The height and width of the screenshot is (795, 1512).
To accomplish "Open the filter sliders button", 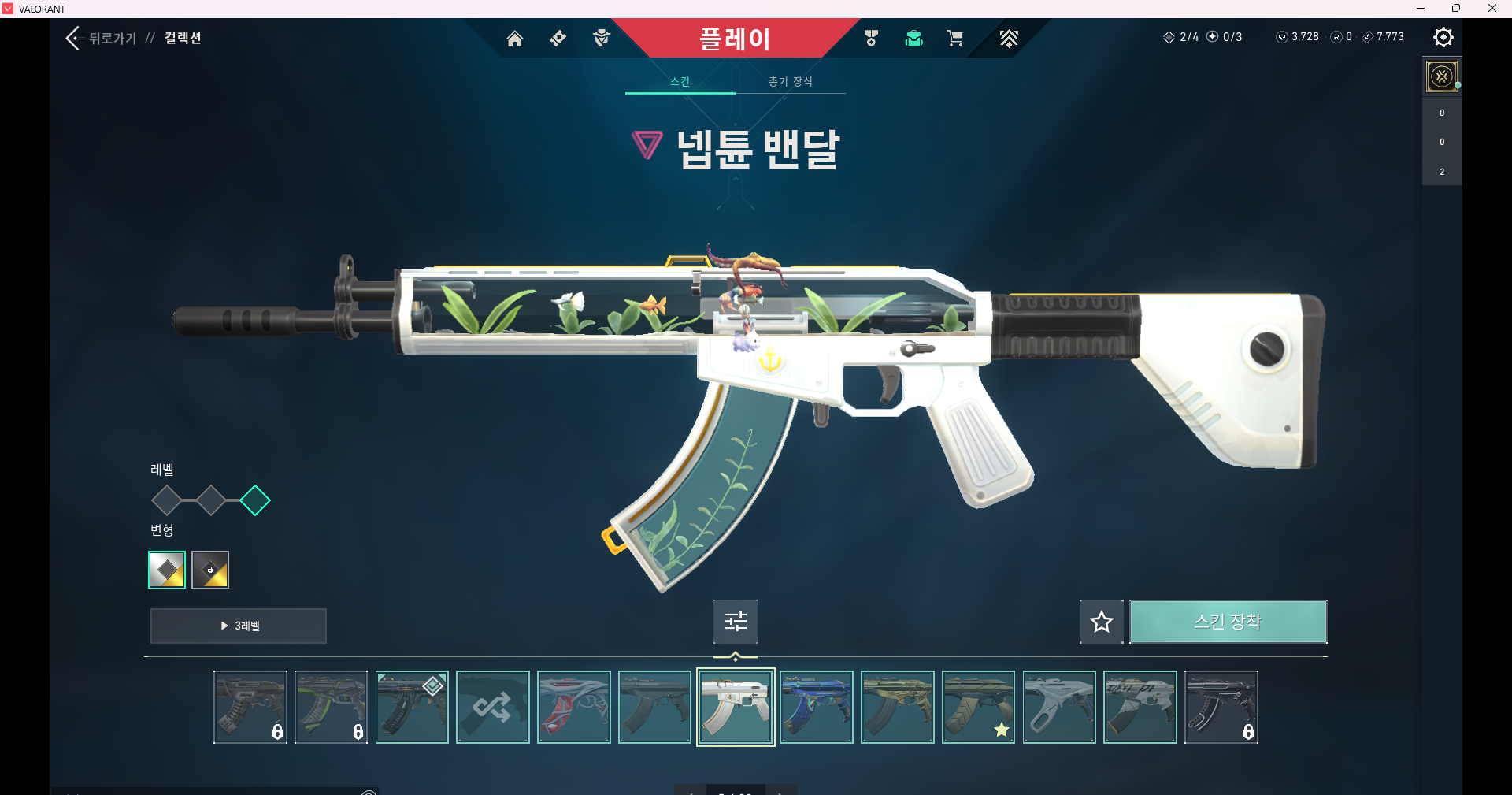I will click(x=736, y=622).
